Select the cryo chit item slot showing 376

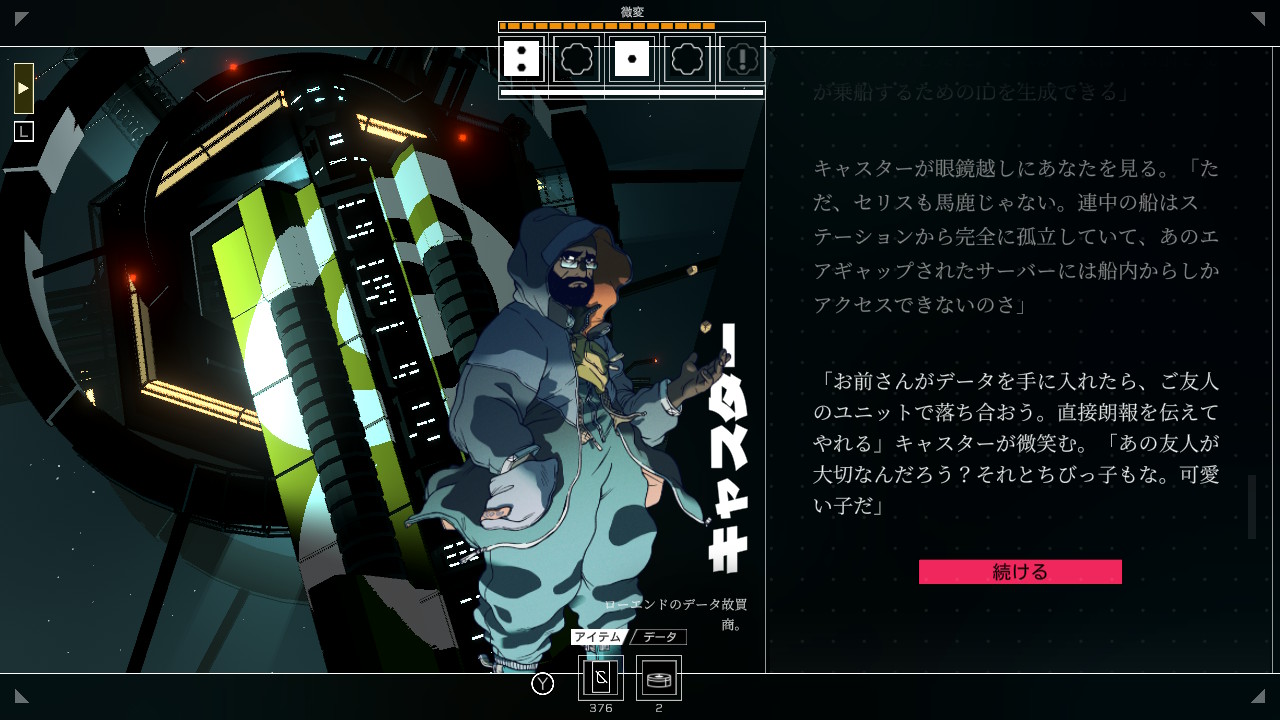click(x=601, y=678)
